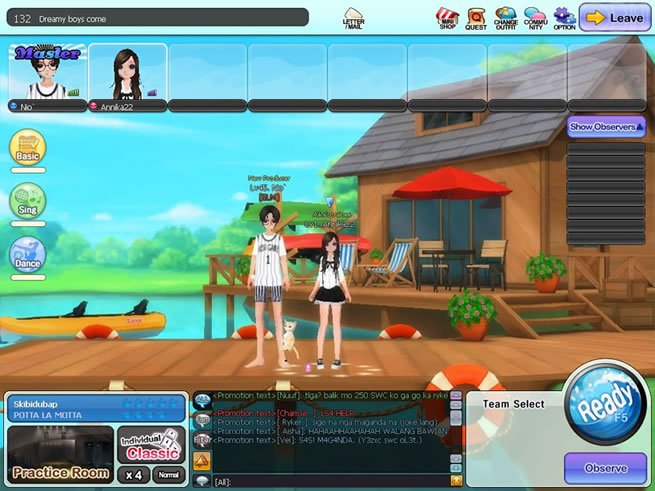This screenshot has height=491, width=655.
Task: Open the Quest menu
Action: click(x=476, y=17)
